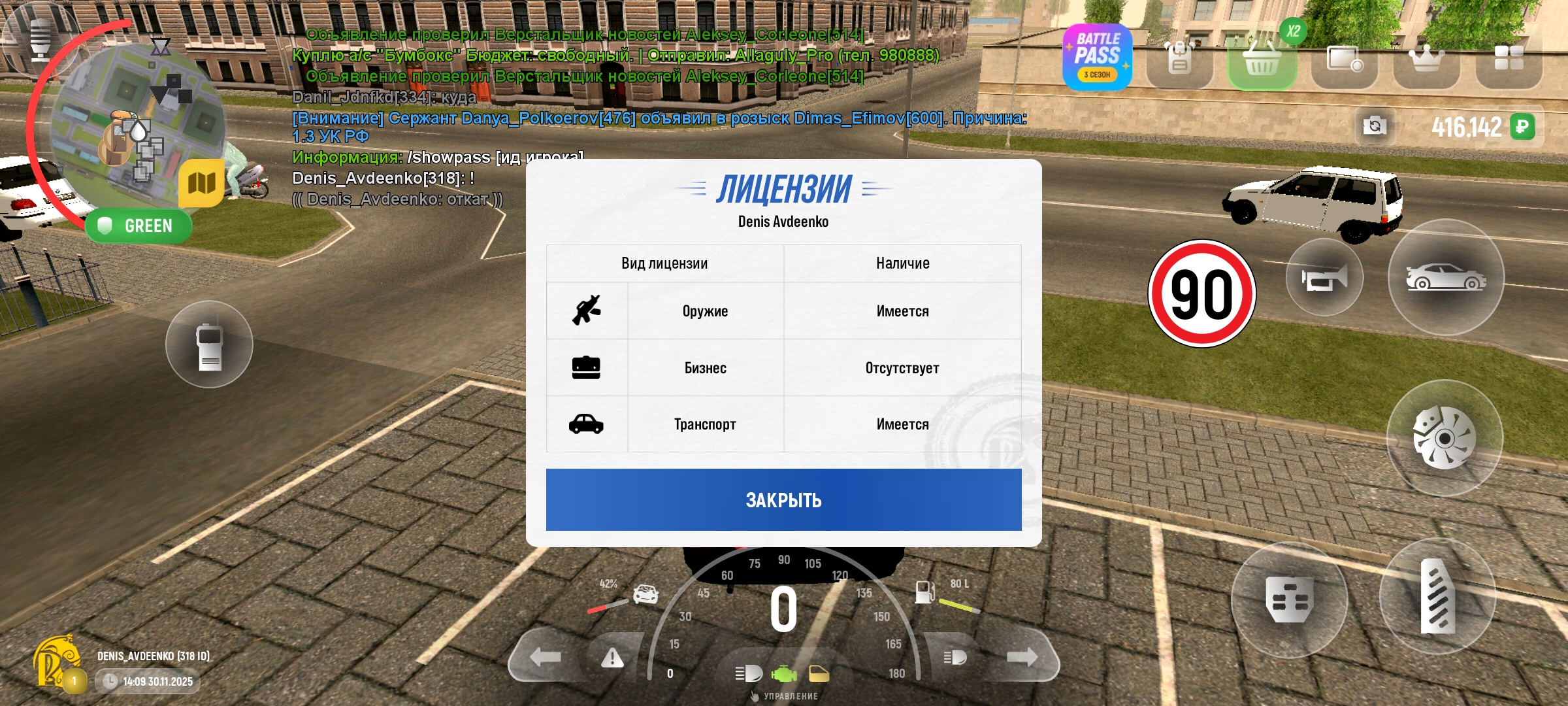
Task: Apply the brake disc button
Action: 1445,438
